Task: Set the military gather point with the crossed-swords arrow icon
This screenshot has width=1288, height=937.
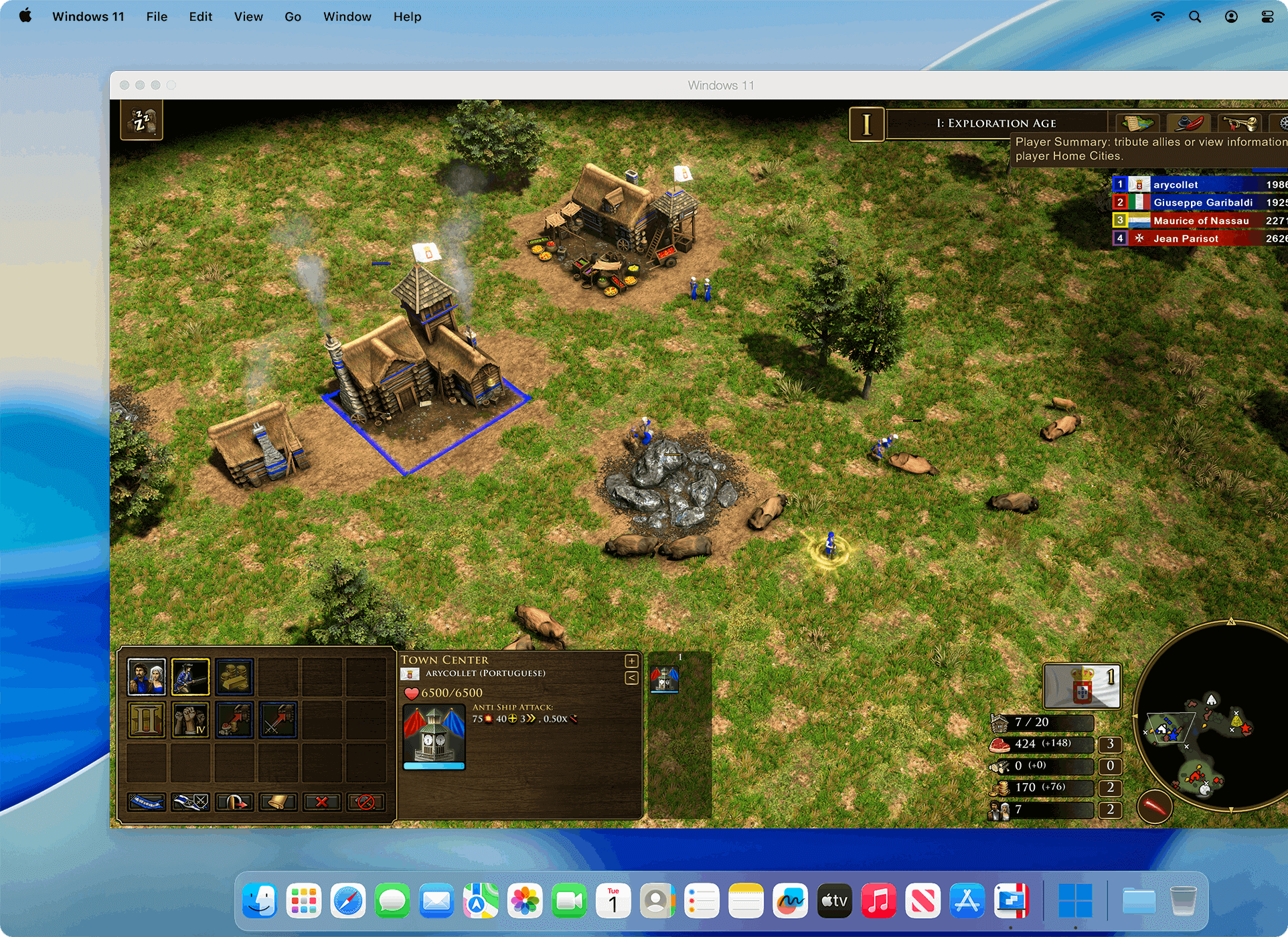Action: (x=278, y=720)
